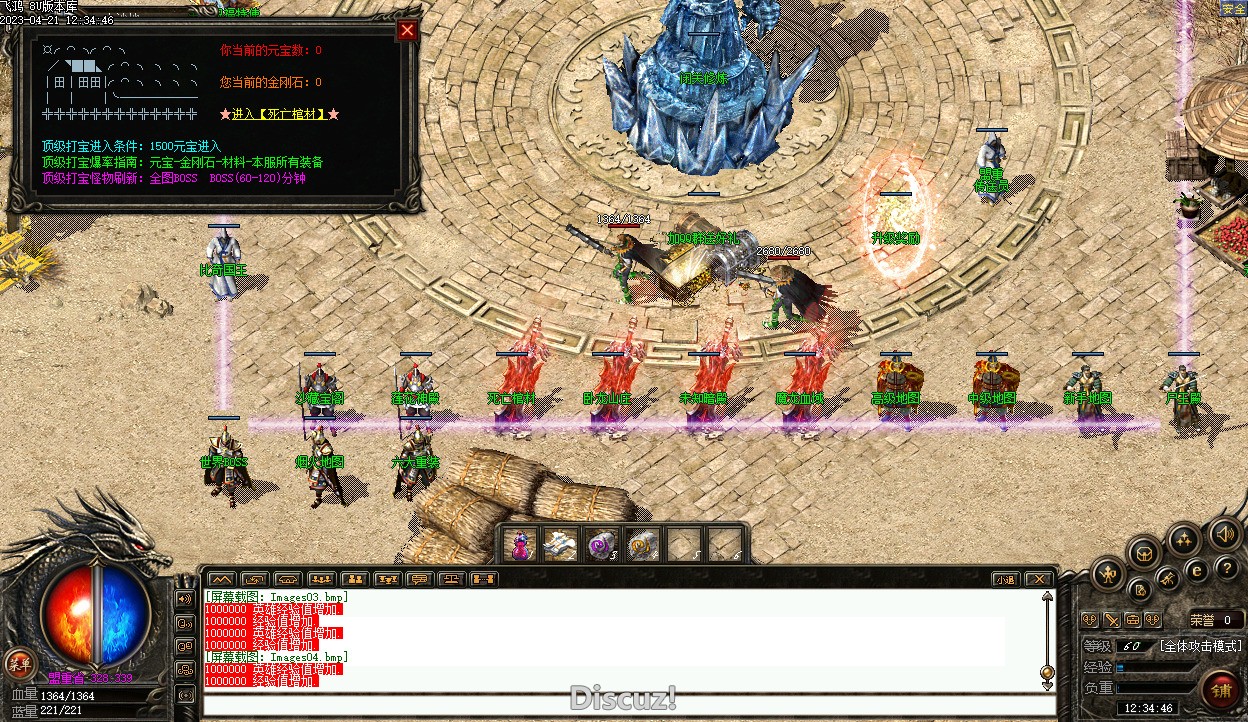Click the 全体攻击模式 attack mode label

(1200, 646)
